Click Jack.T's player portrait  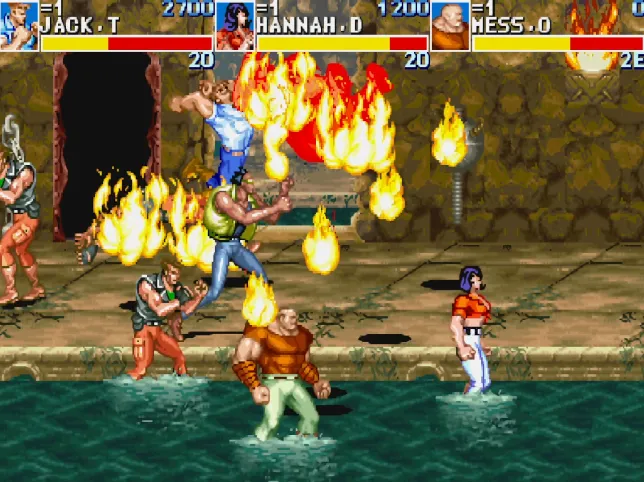pos(19,25)
